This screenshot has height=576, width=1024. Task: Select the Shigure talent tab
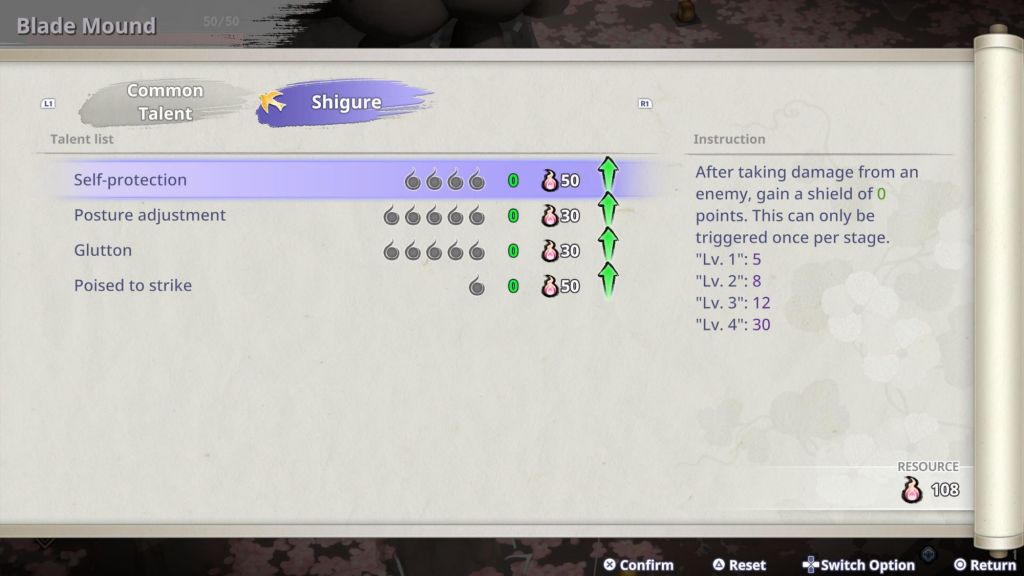(345, 102)
